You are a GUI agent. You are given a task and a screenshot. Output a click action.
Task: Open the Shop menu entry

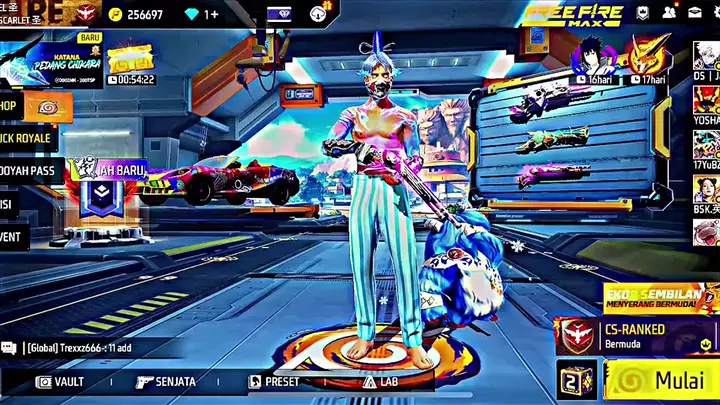tap(14, 104)
